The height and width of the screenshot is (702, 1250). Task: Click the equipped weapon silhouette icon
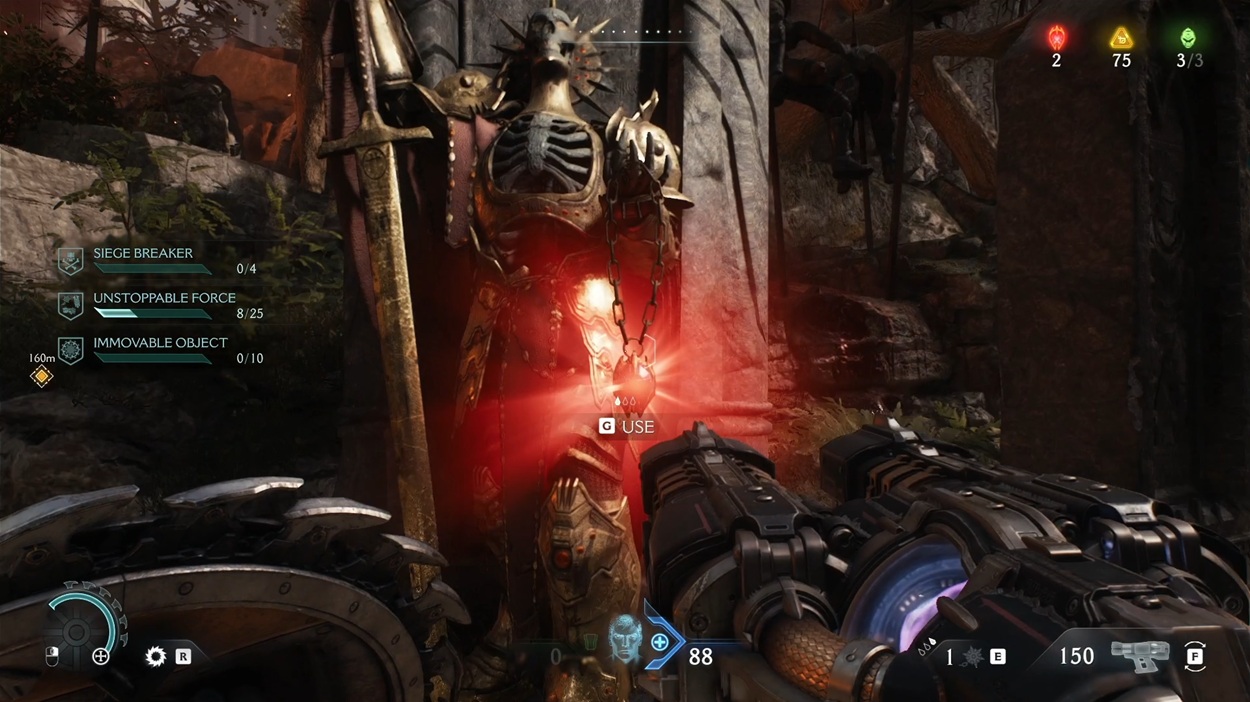tap(1140, 655)
